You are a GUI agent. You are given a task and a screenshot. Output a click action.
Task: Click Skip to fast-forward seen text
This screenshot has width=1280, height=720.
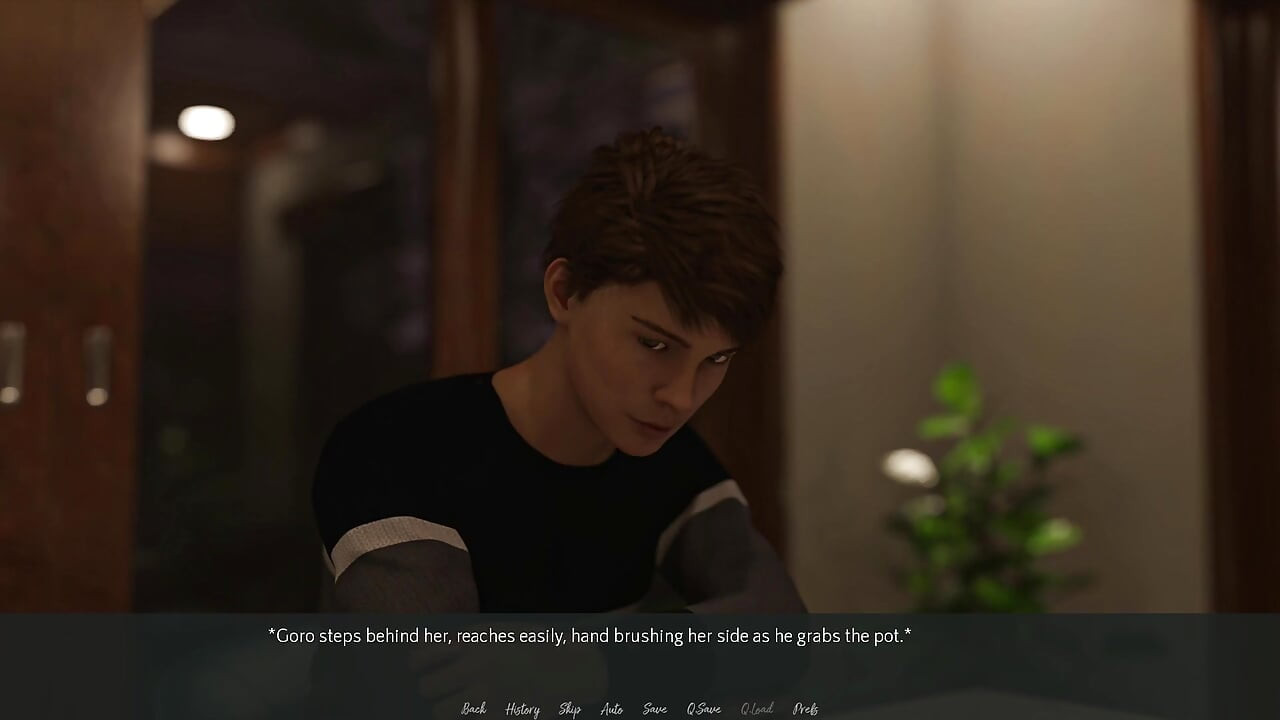pos(569,708)
